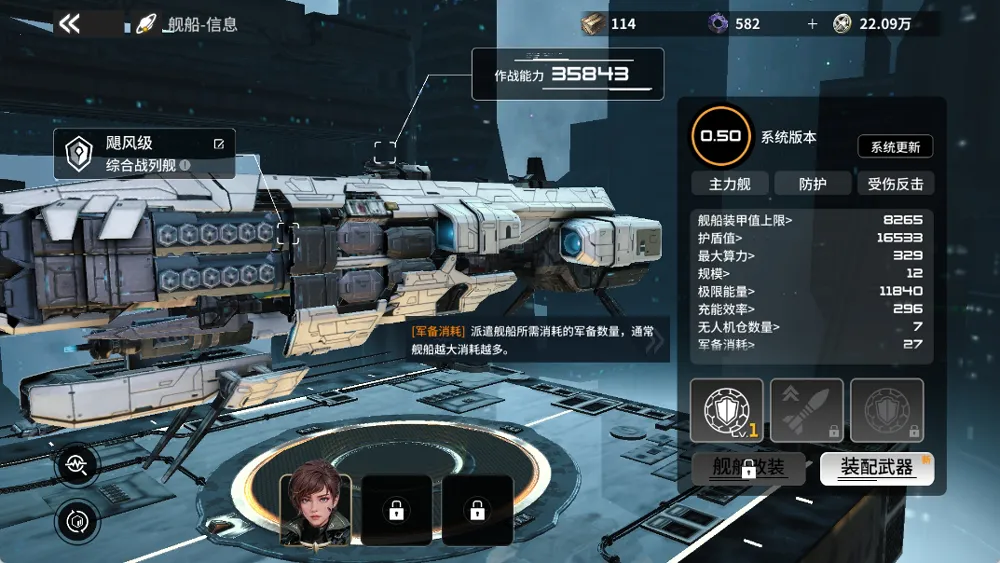Select the 主力舰 tag
The width and height of the screenshot is (1000, 563).
coord(730,183)
